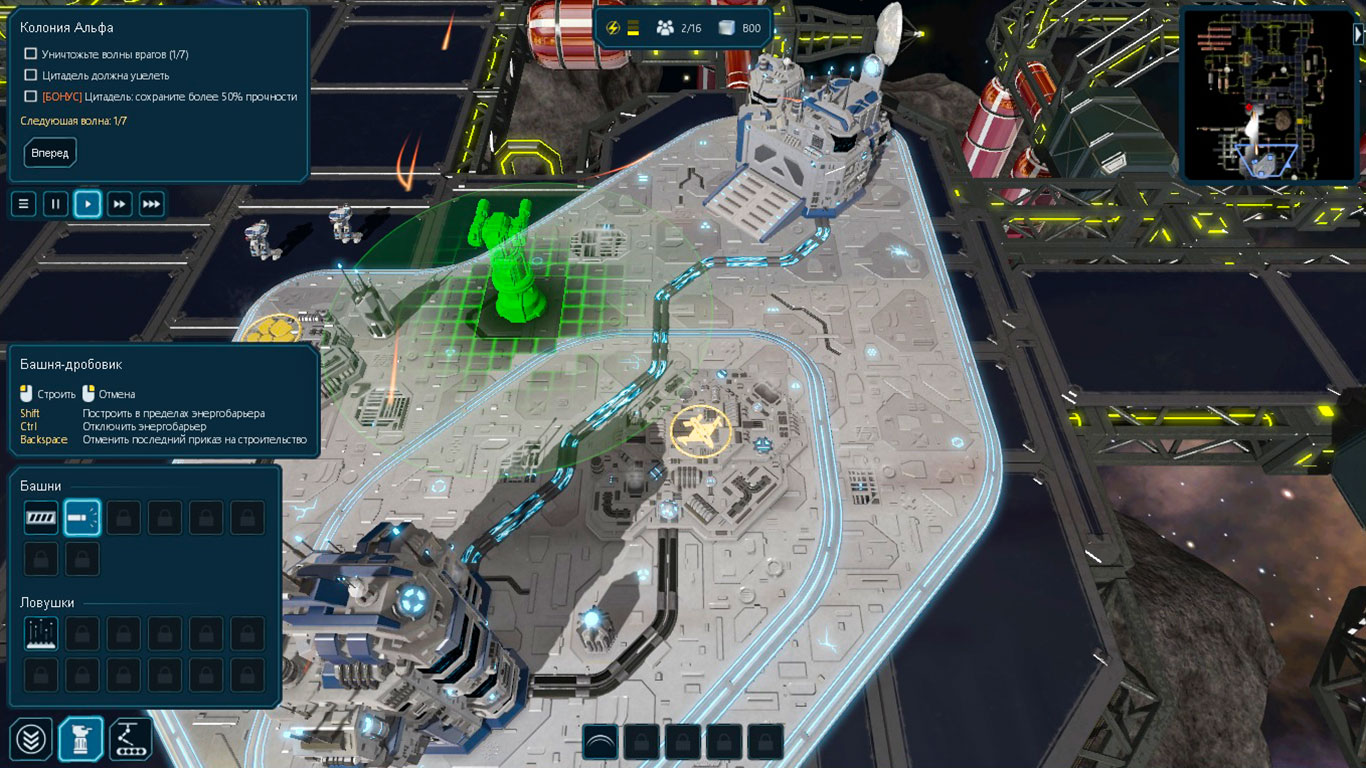This screenshot has width=1366, height=768.
Task: Pause the game
Action: [56, 204]
